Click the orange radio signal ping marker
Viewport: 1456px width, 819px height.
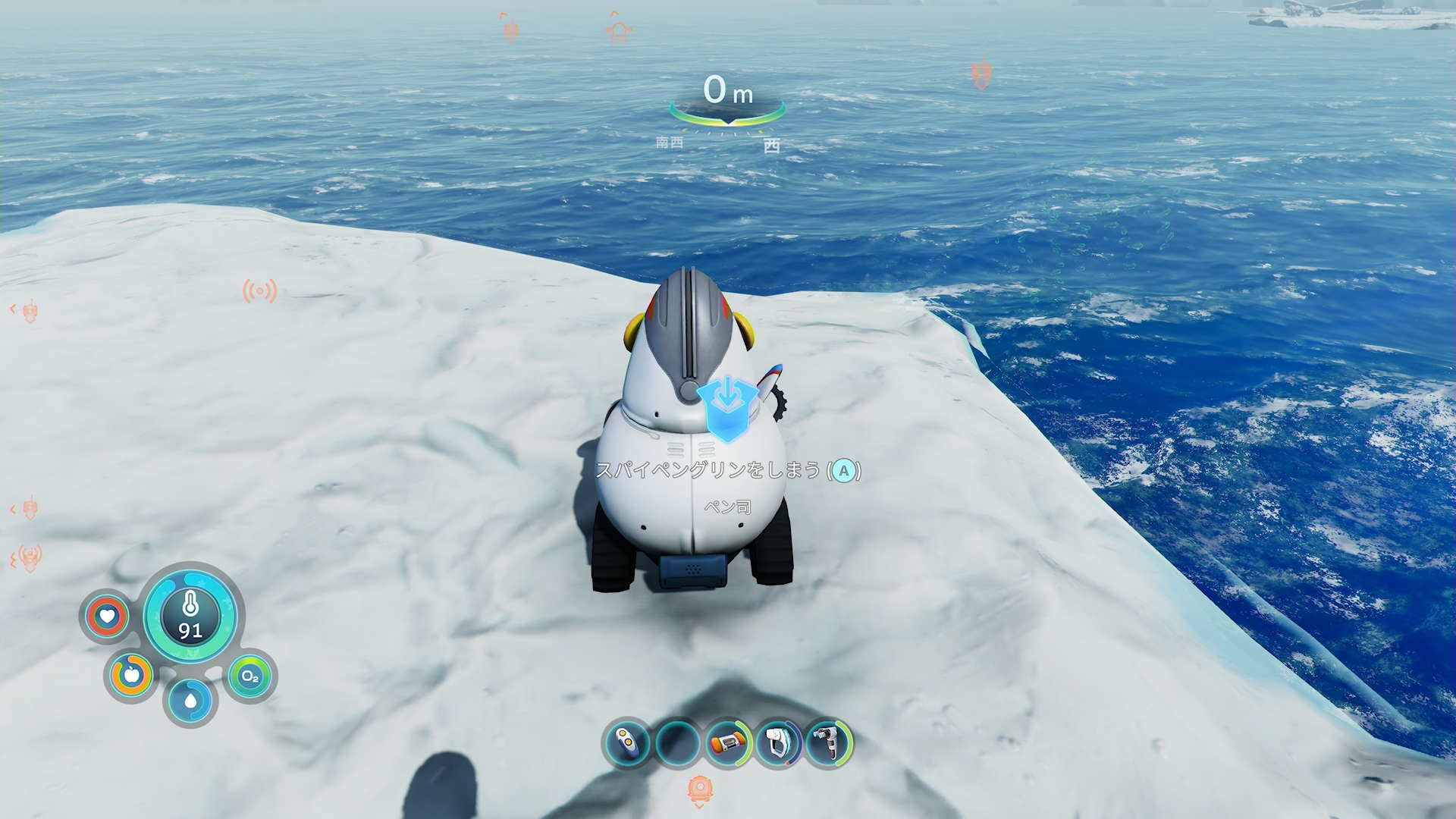coord(259,291)
